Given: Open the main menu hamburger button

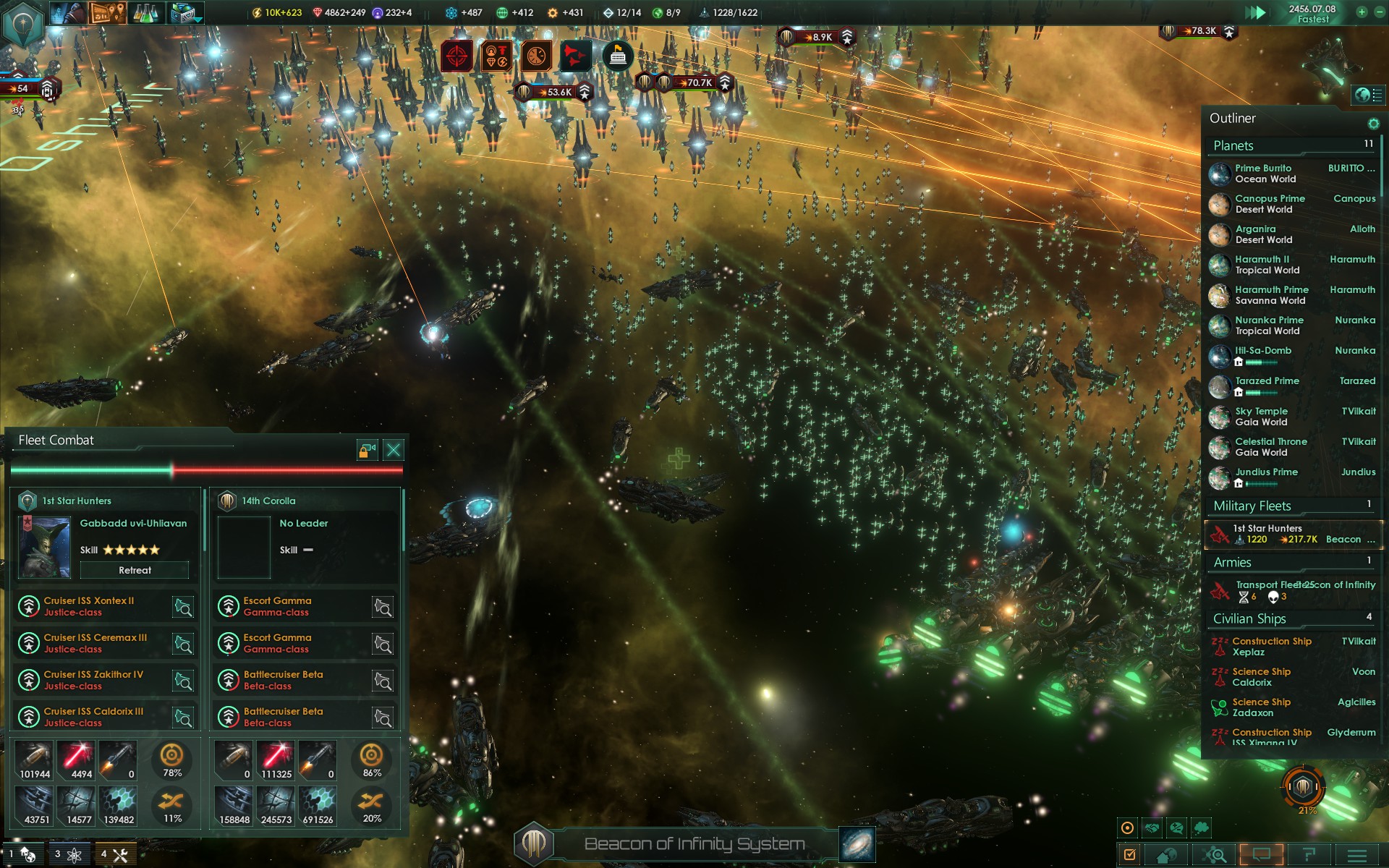Looking at the screenshot, I should [x=1357, y=855].
